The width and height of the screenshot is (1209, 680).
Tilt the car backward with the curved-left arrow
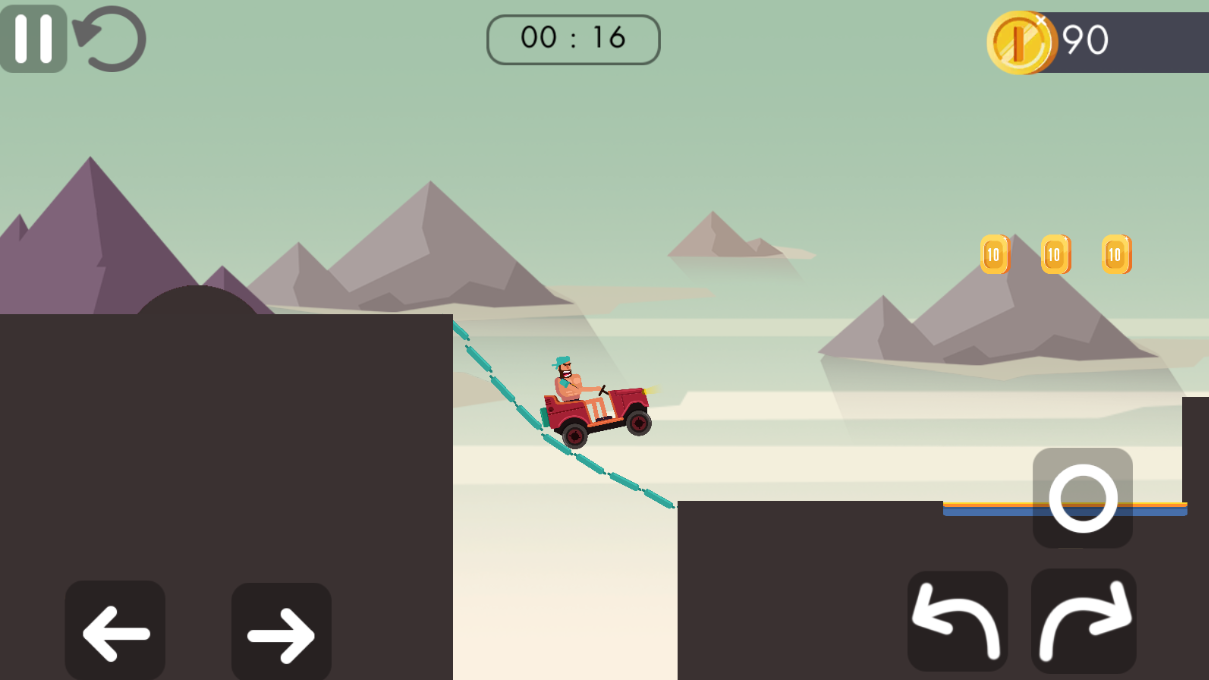click(x=957, y=622)
